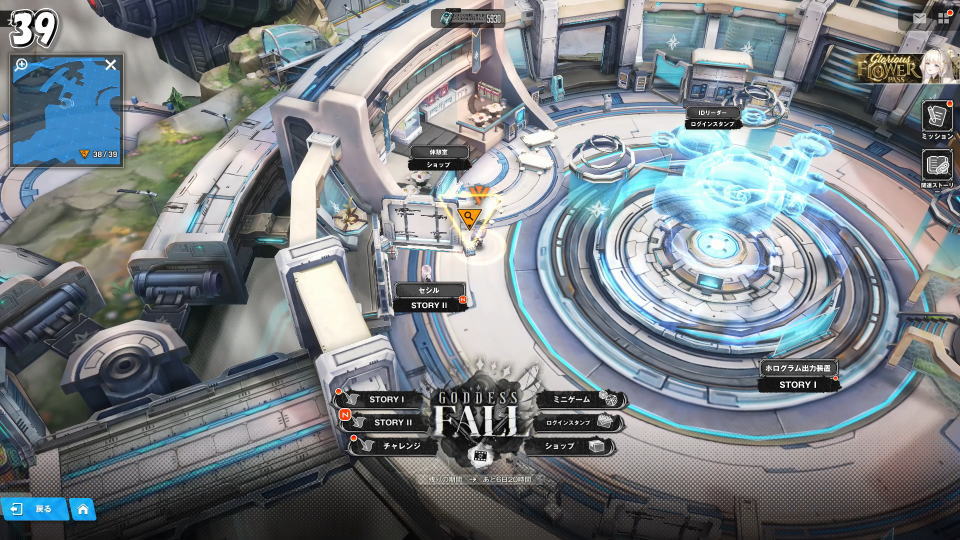Screen dimensions: 960x540
Task: Zoom in the minimap with magnifier icon
Action: click(x=21, y=65)
